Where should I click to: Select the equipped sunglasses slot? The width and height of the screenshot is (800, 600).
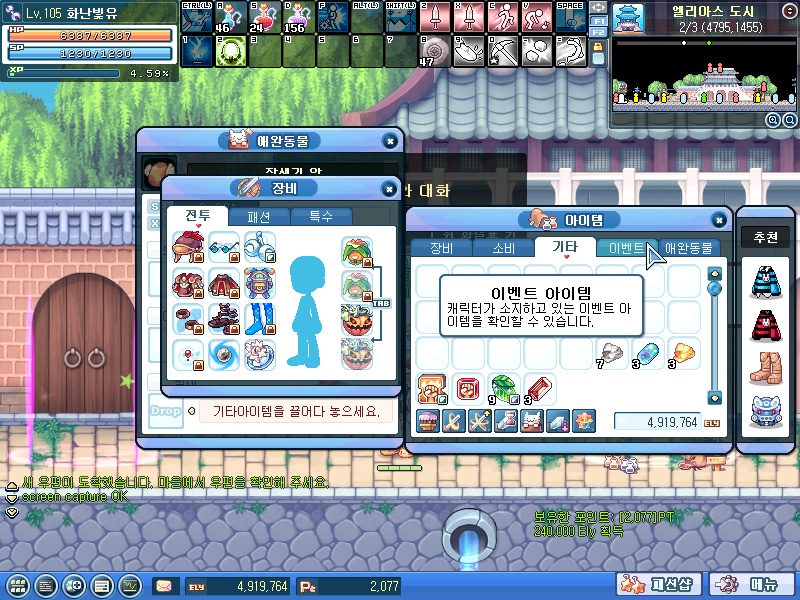(x=224, y=246)
